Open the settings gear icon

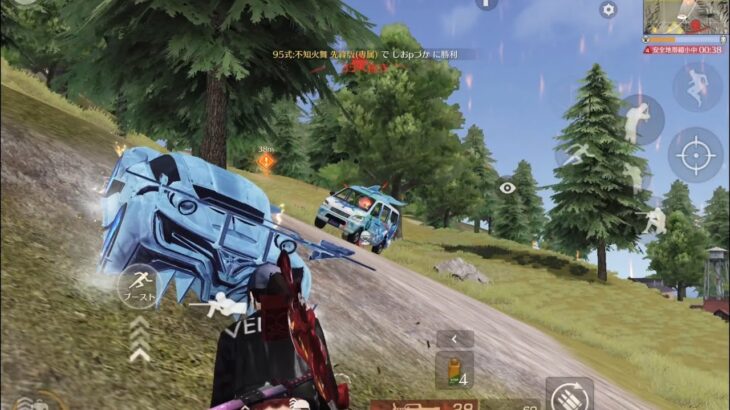tap(608, 10)
